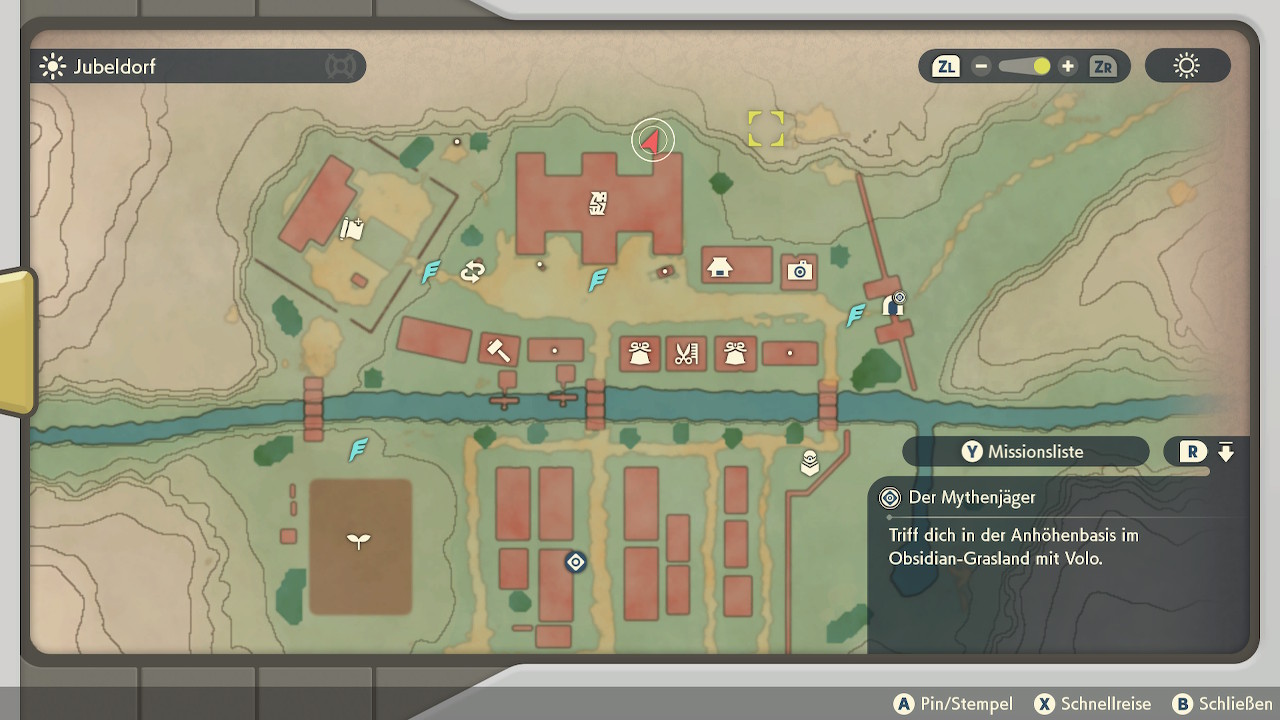Select the hammer crafting workshop marker
This screenshot has width=1280, height=720.
pyautogui.click(x=497, y=349)
